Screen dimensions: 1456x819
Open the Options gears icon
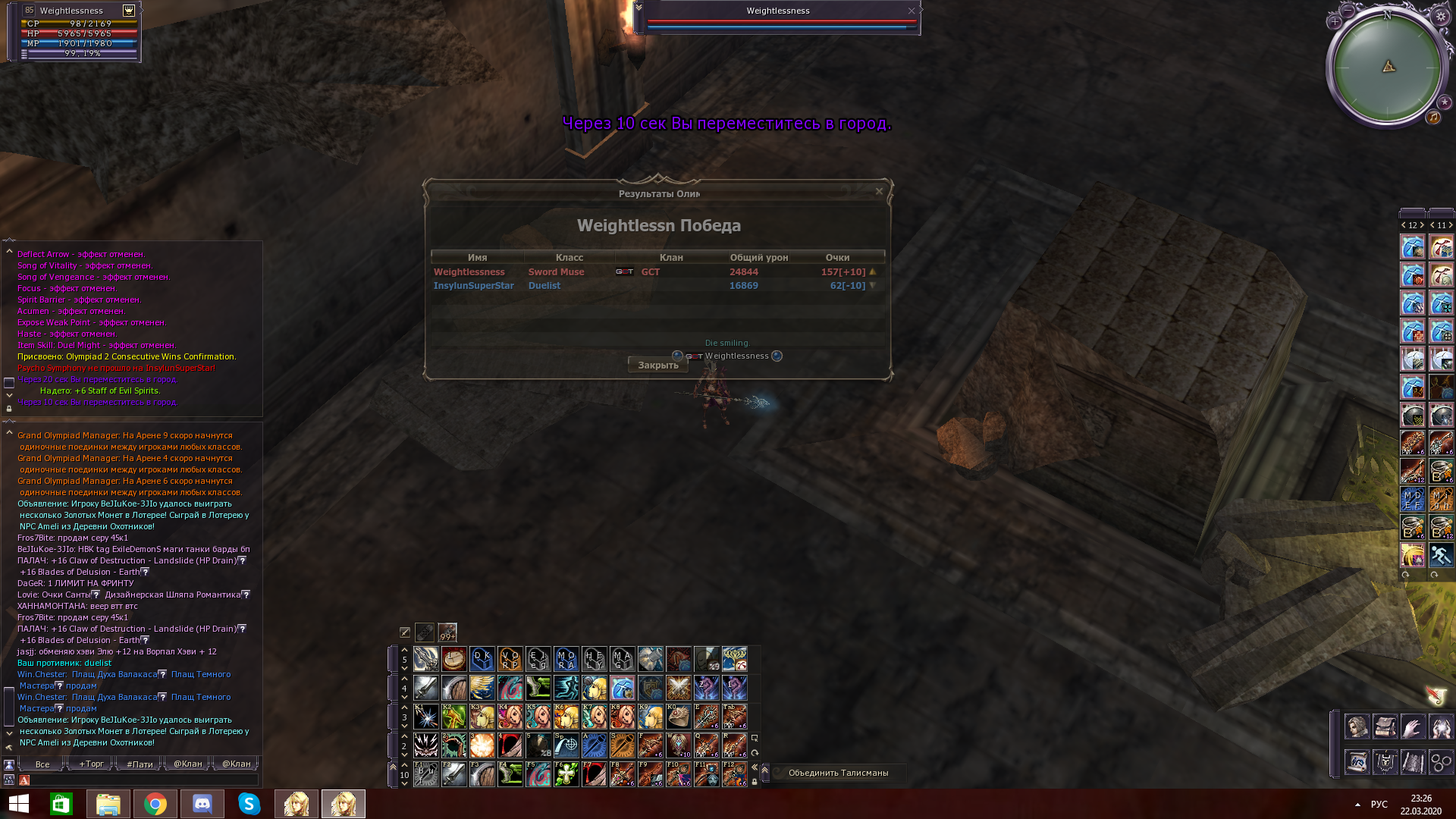[1441, 762]
